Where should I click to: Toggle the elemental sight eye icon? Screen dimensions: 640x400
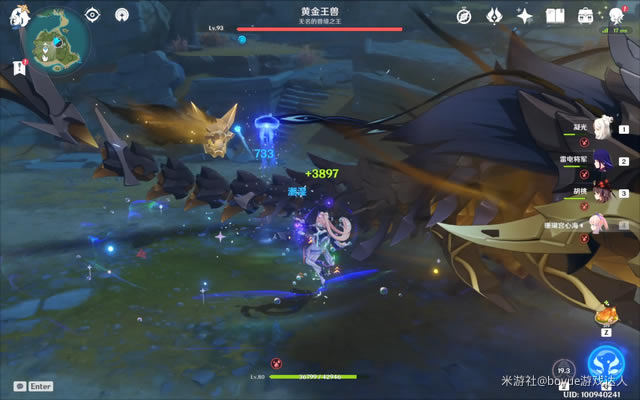92,15
